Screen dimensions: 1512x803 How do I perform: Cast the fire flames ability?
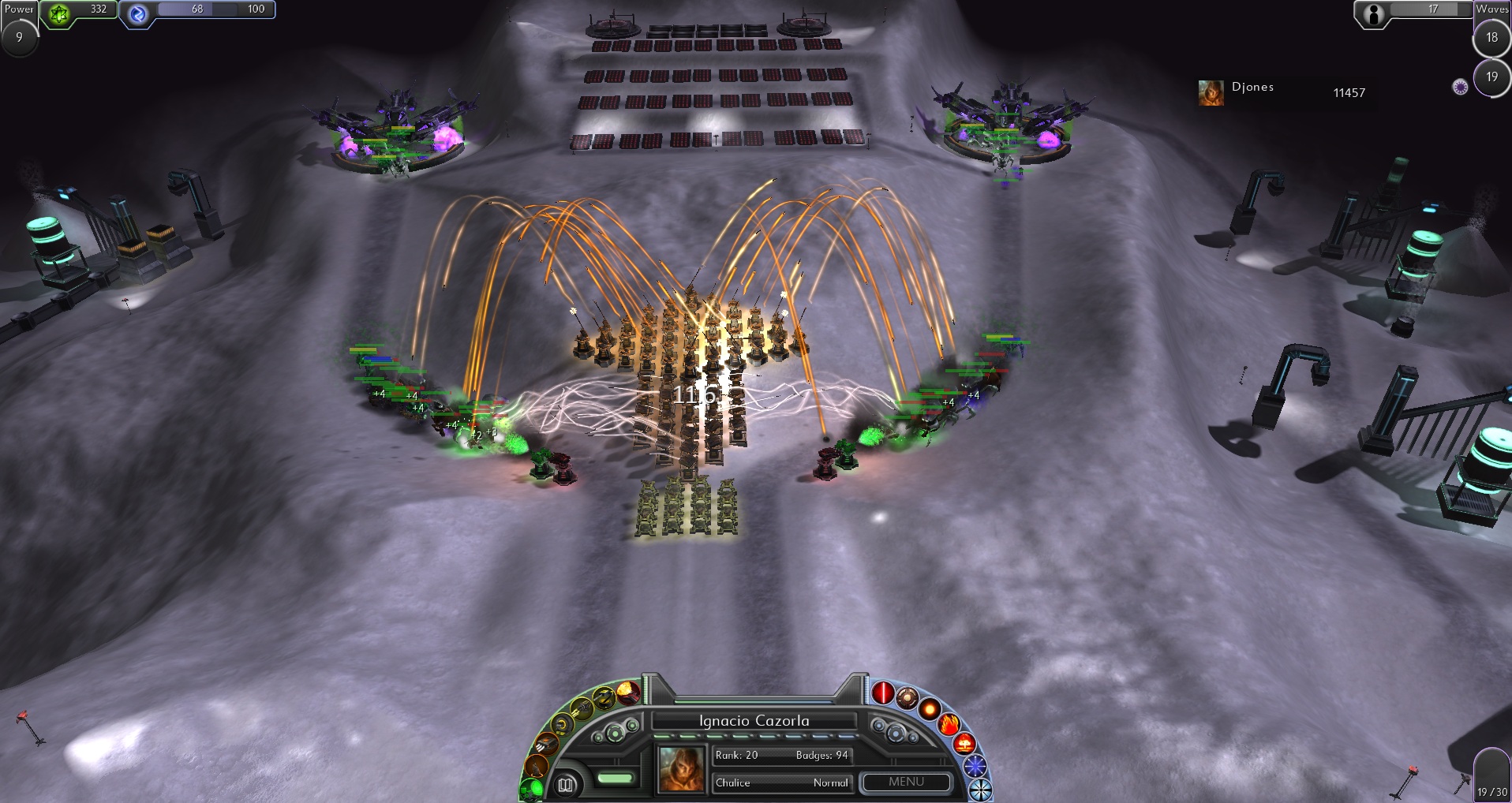949,723
